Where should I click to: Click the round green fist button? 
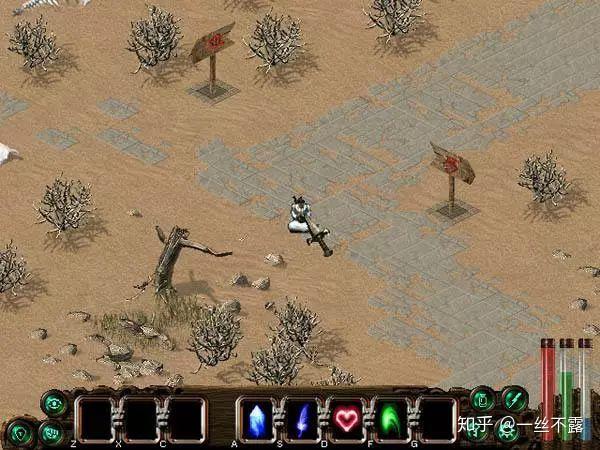click(x=52, y=432)
